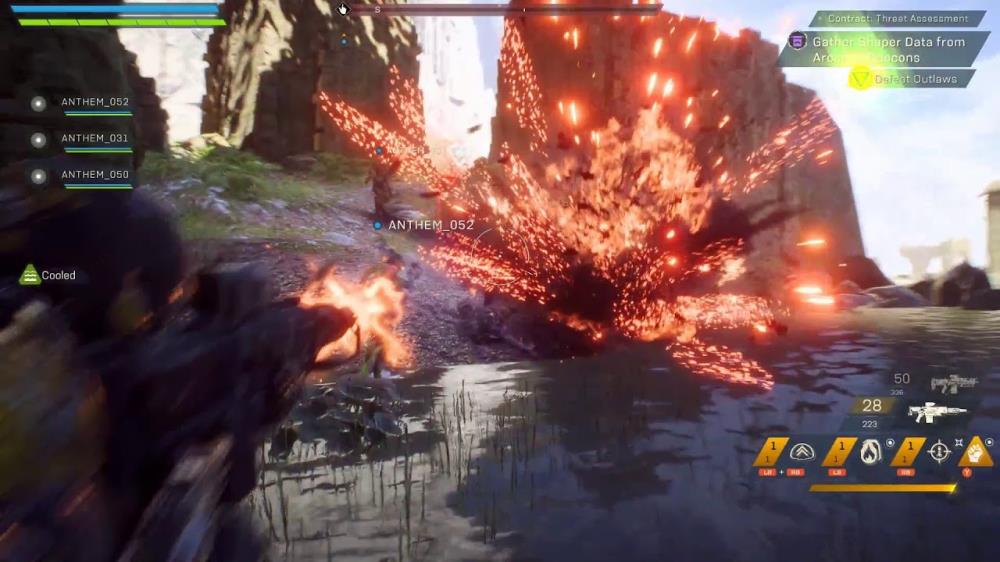The height and width of the screenshot is (562, 1000).
Task: Activate the crosshair targeting ability
Action: click(938, 452)
